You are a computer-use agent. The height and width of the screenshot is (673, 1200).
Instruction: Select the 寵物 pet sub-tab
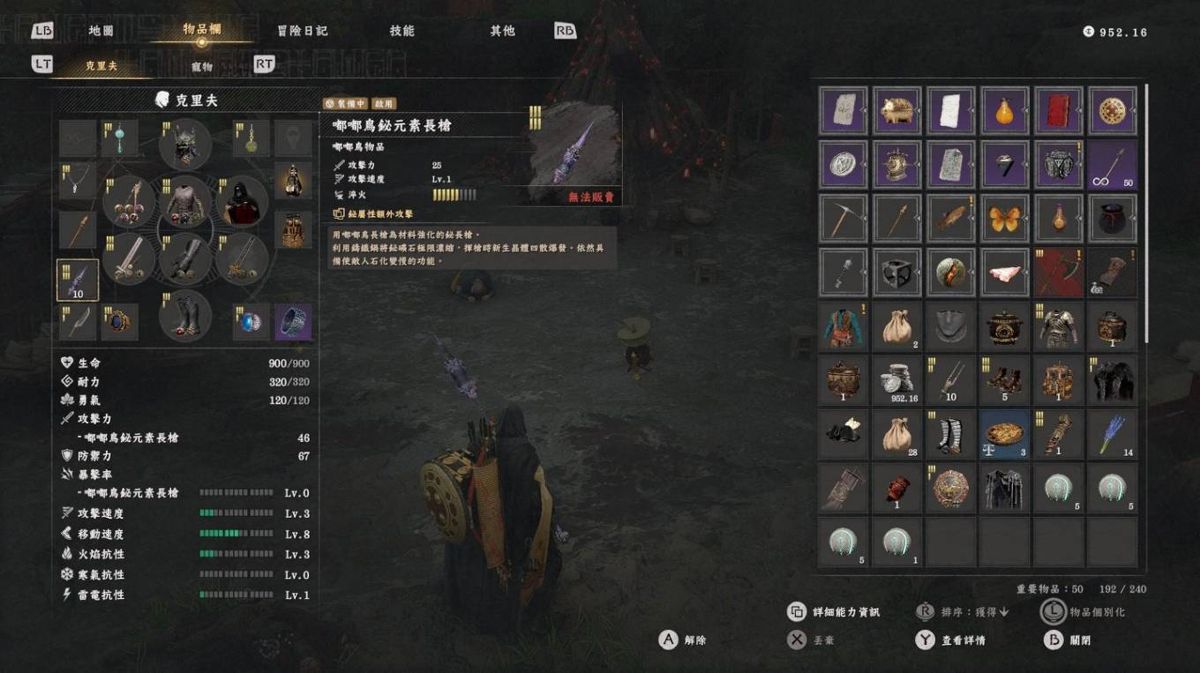[x=201, y=66]
